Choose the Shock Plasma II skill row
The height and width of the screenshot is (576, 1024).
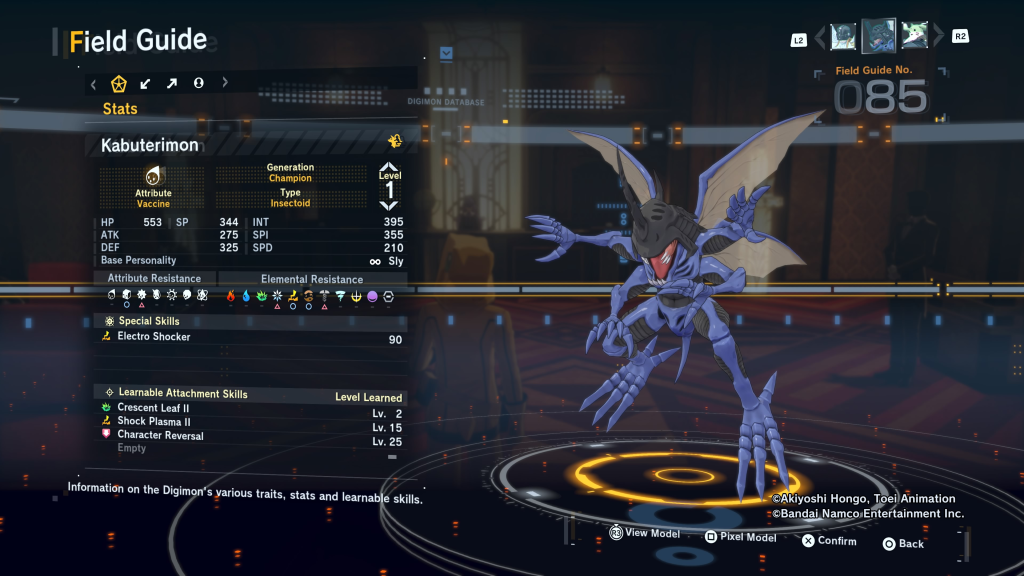(x=250, y=422)
